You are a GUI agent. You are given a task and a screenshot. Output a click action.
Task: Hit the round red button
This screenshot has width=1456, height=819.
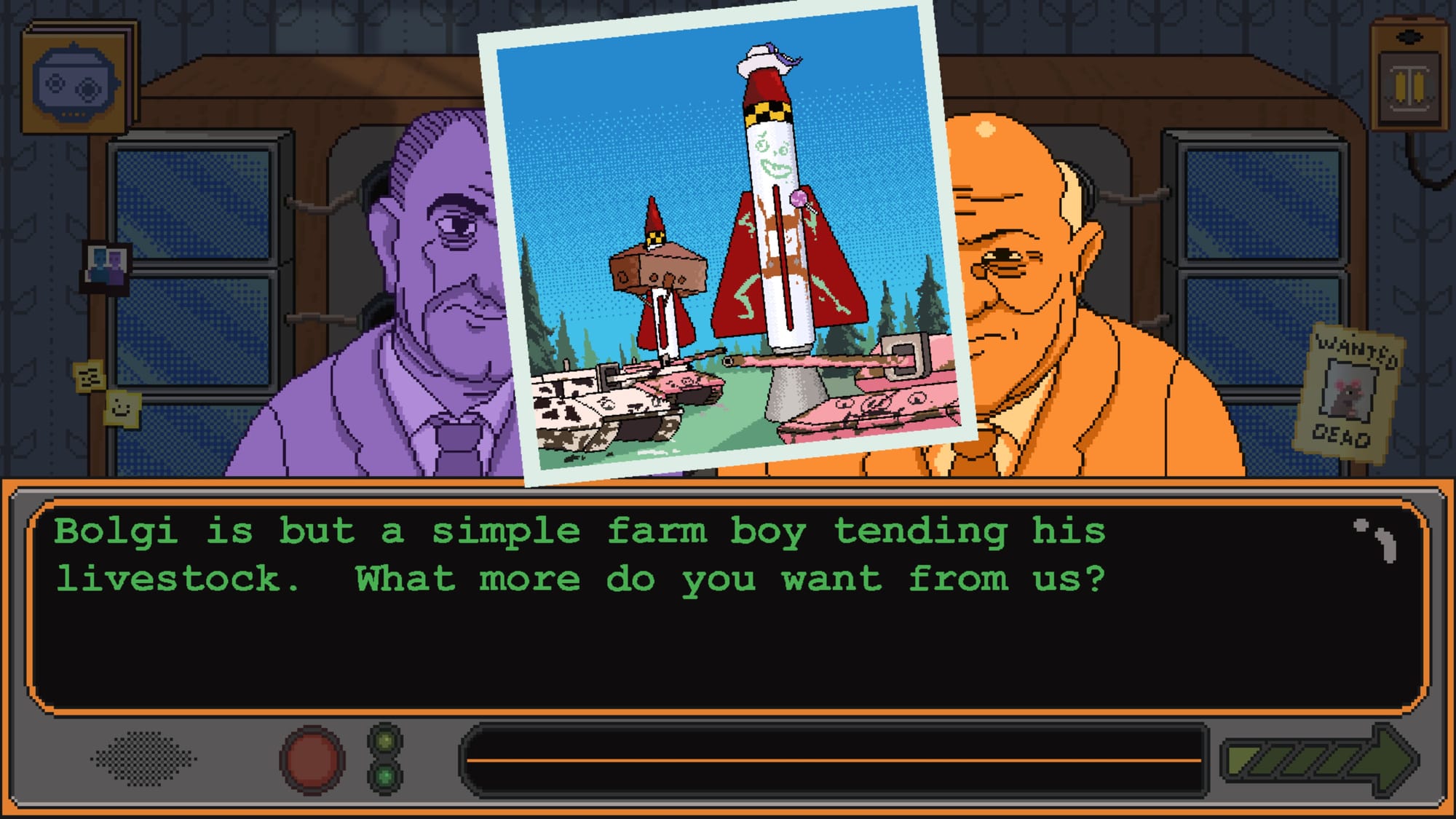pos(312,759)
